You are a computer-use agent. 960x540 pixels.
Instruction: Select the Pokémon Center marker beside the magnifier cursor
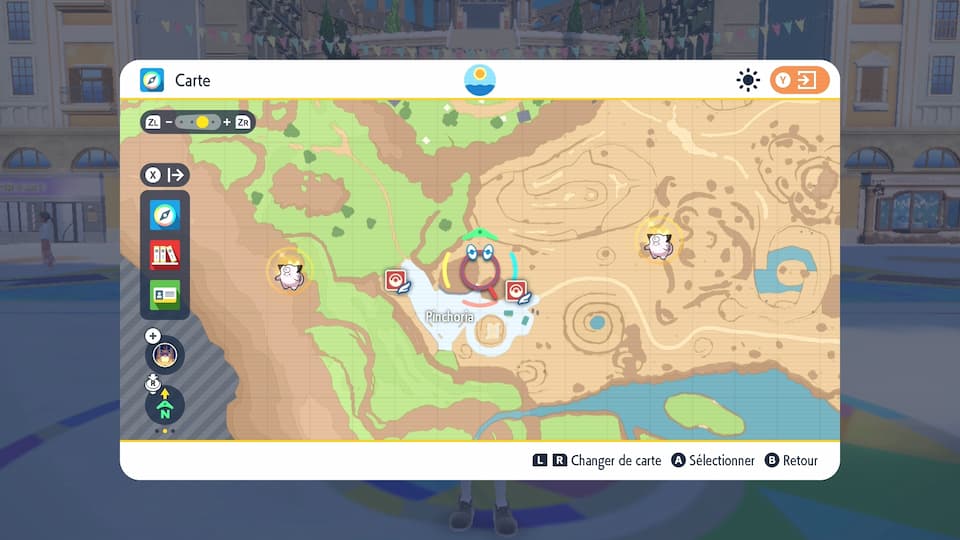517,291
